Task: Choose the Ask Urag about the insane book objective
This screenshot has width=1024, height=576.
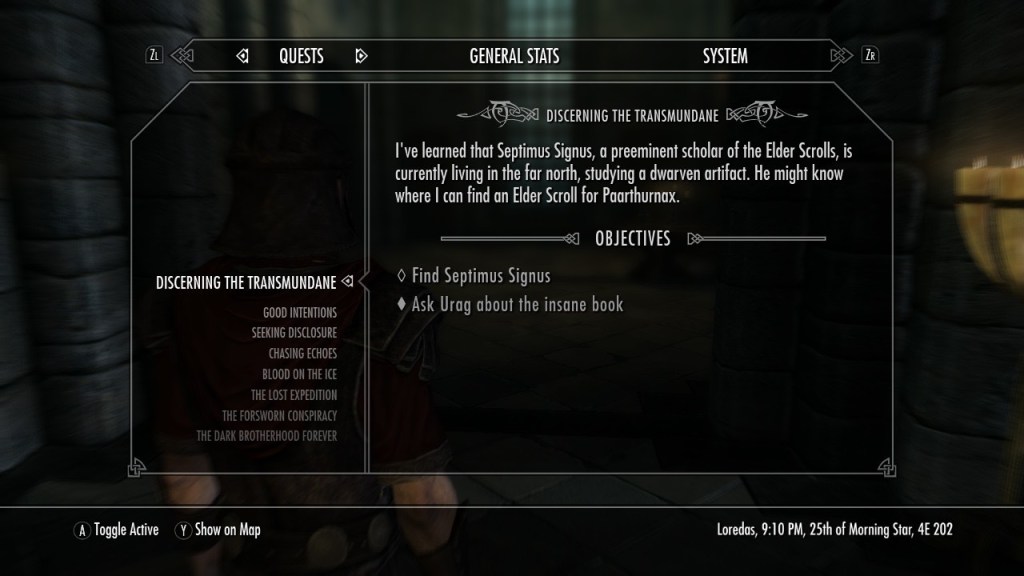Action: pos(516,304)
